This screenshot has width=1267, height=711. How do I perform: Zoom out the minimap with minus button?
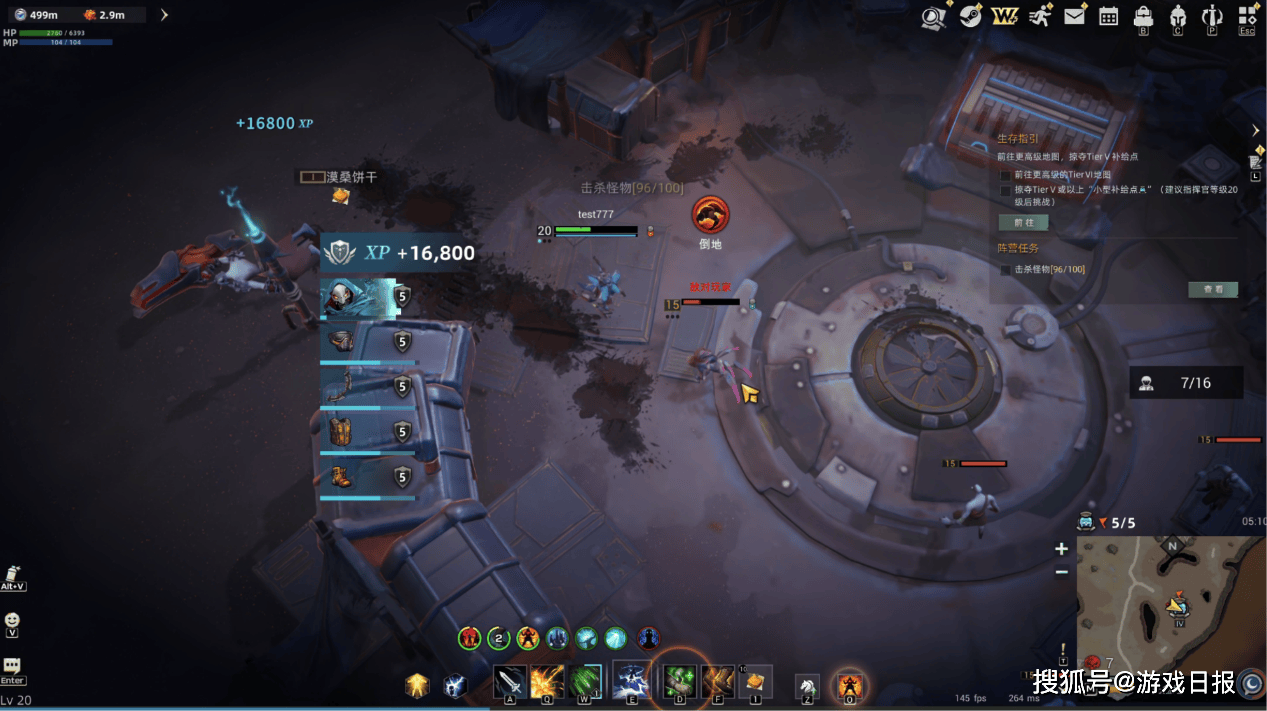pyautogui.click(x=1061, y=572)
